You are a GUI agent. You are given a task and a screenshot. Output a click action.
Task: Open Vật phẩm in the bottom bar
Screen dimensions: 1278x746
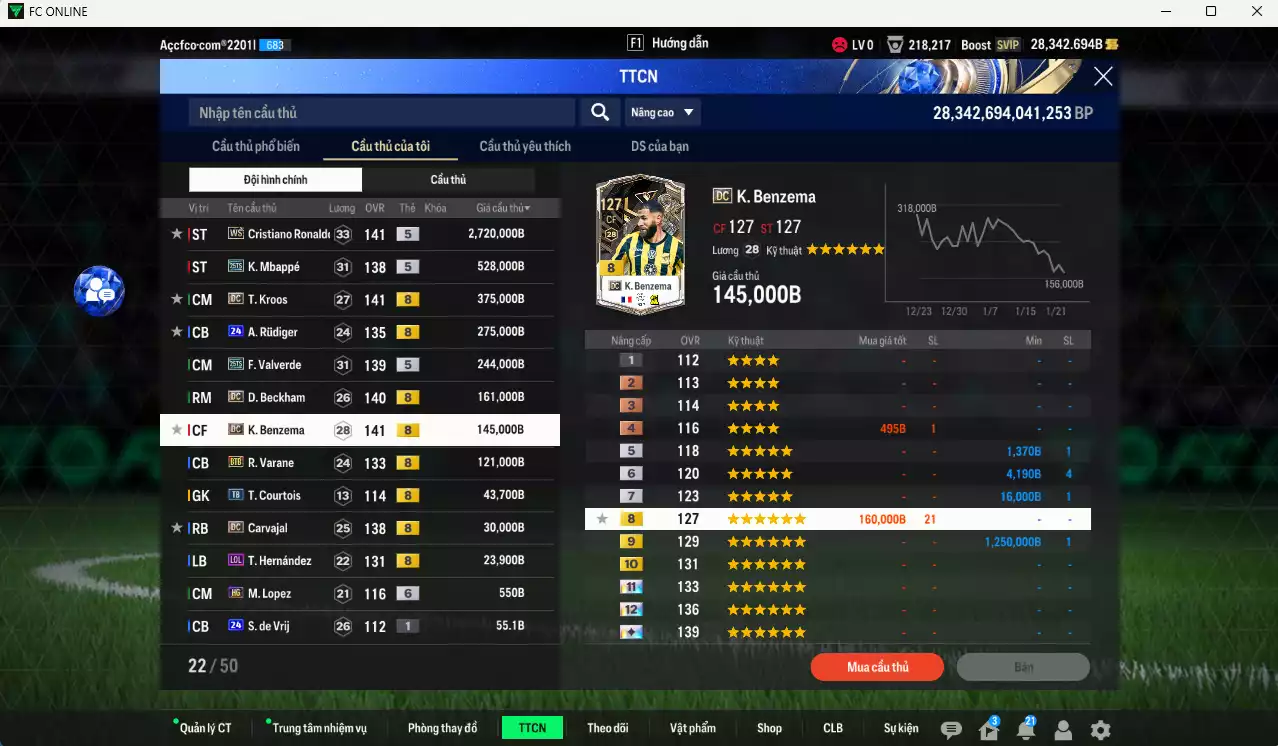693,728
